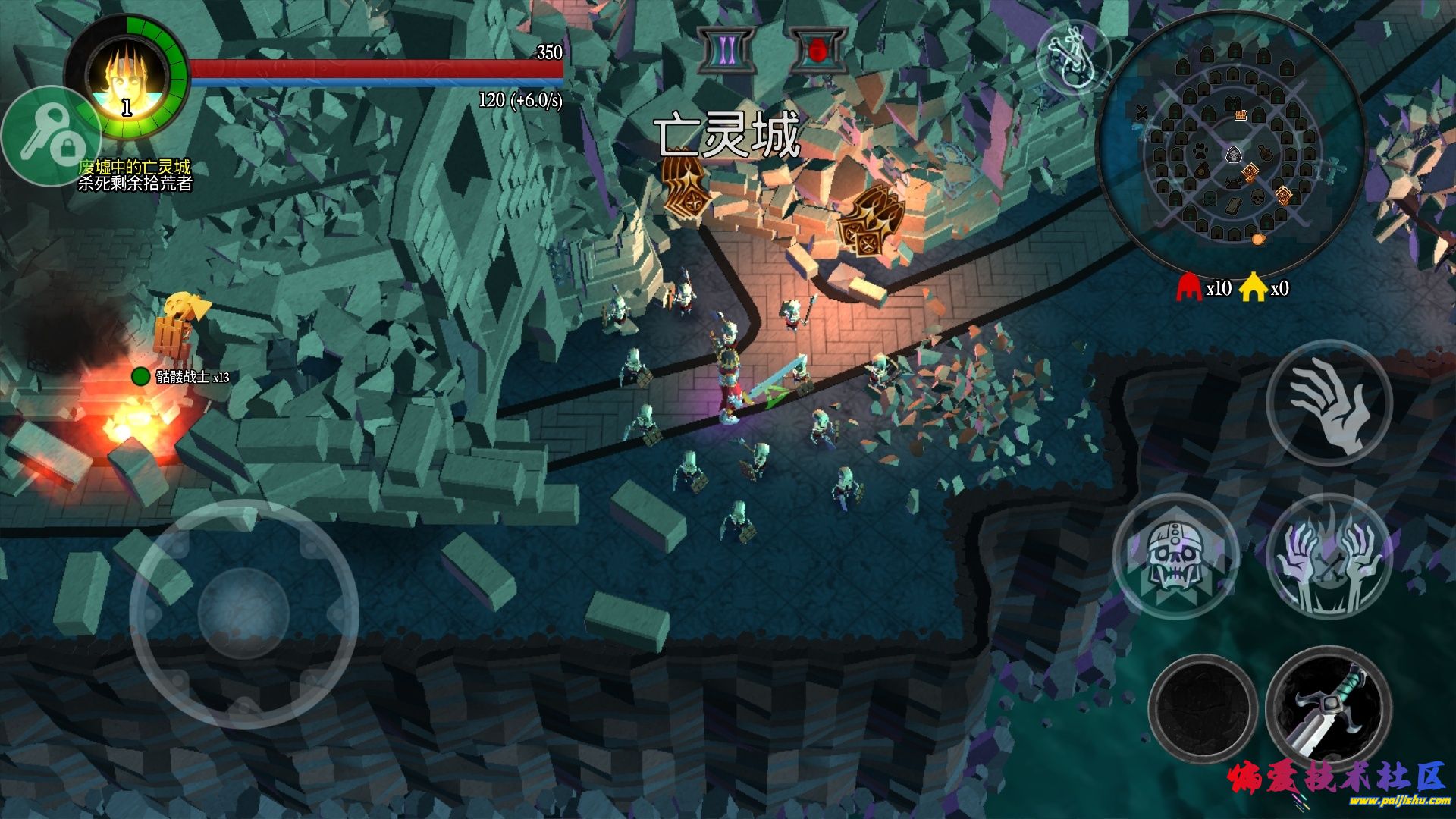
Task: Cast the two flaming hands spell
Action: pos(1329,557)
